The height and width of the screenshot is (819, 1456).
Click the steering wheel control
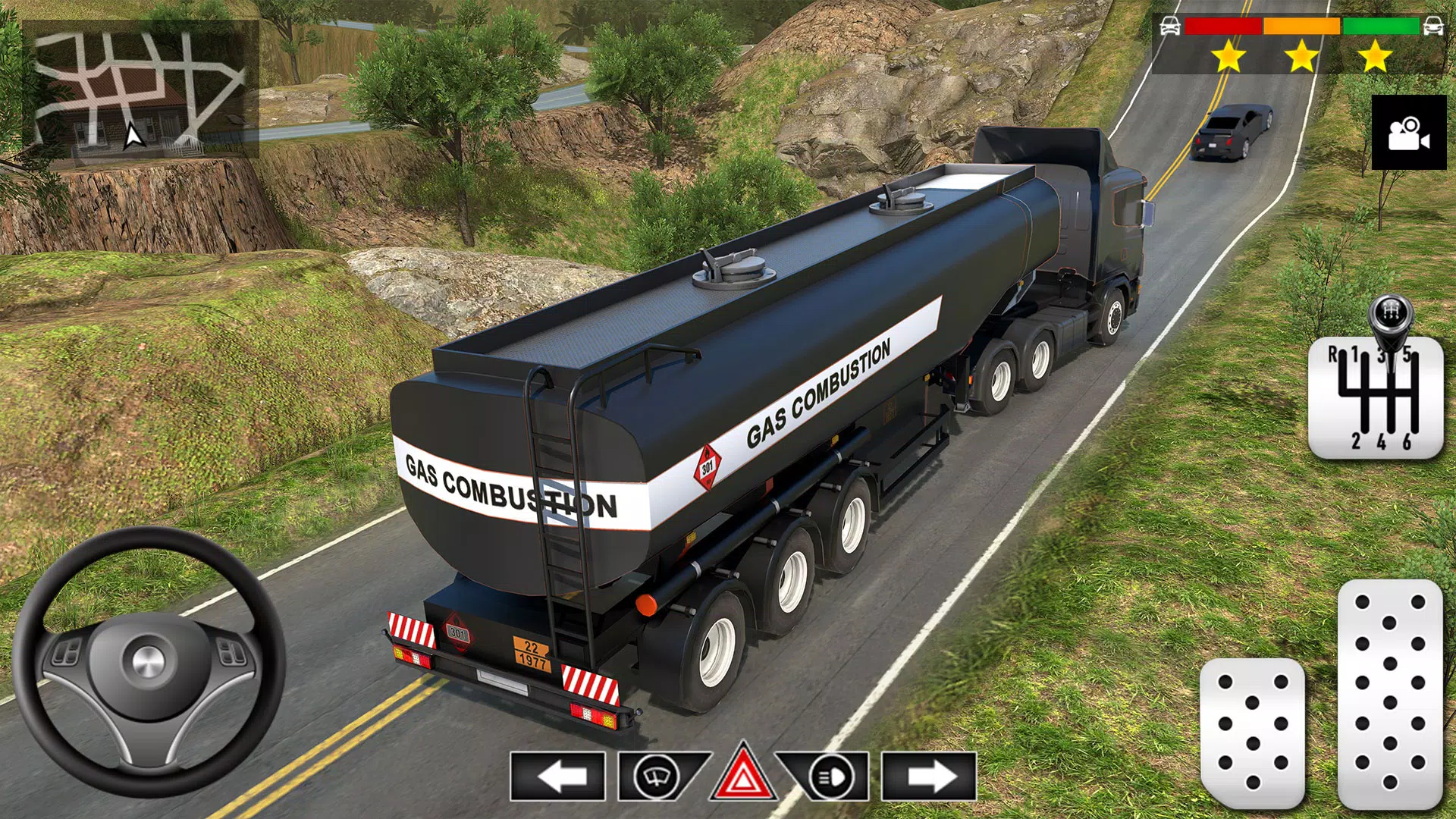point(149,661)
